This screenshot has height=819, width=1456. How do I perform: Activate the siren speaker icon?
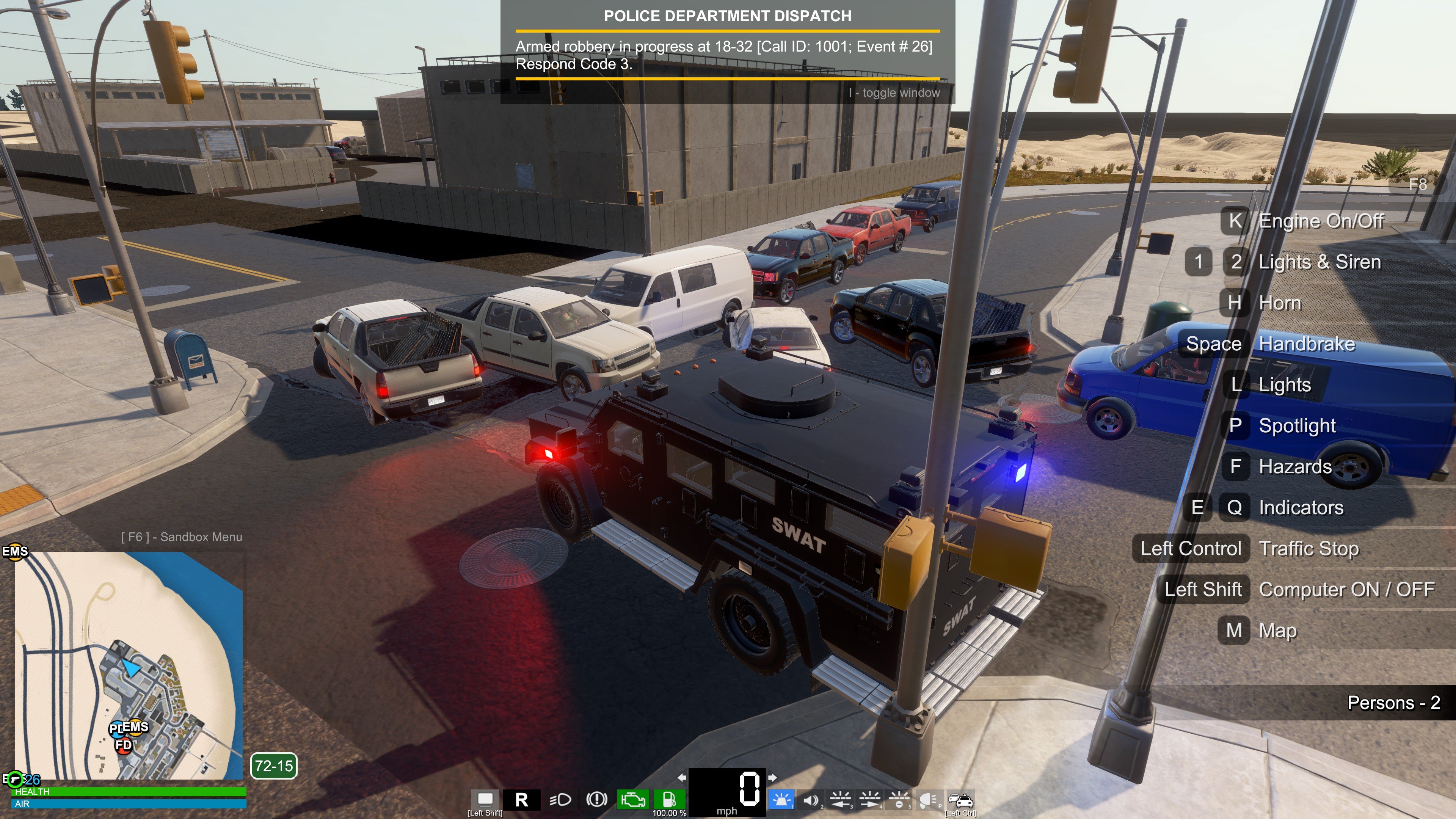point(811,799)
